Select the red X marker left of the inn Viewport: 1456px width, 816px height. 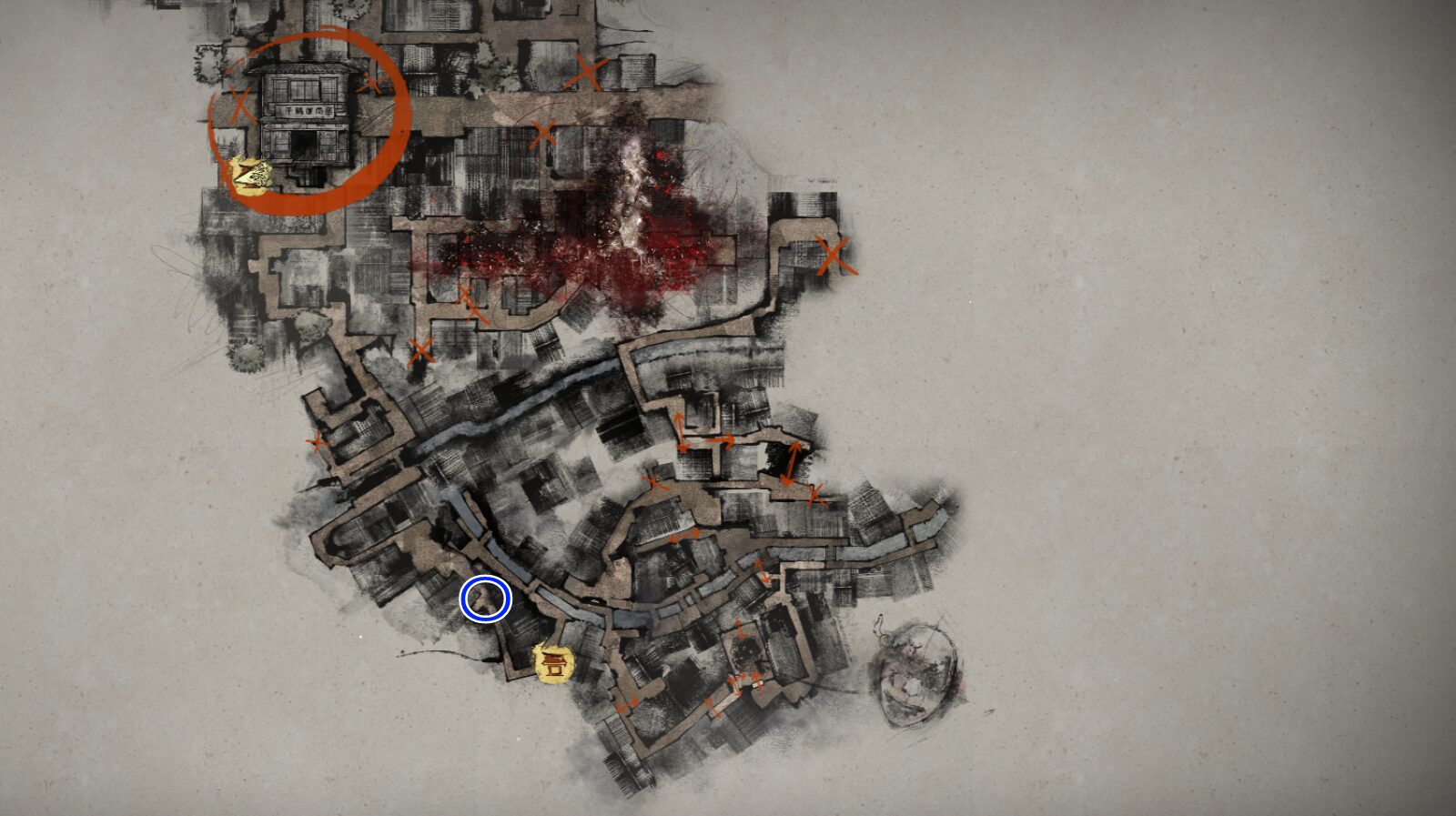pos(238,105)
